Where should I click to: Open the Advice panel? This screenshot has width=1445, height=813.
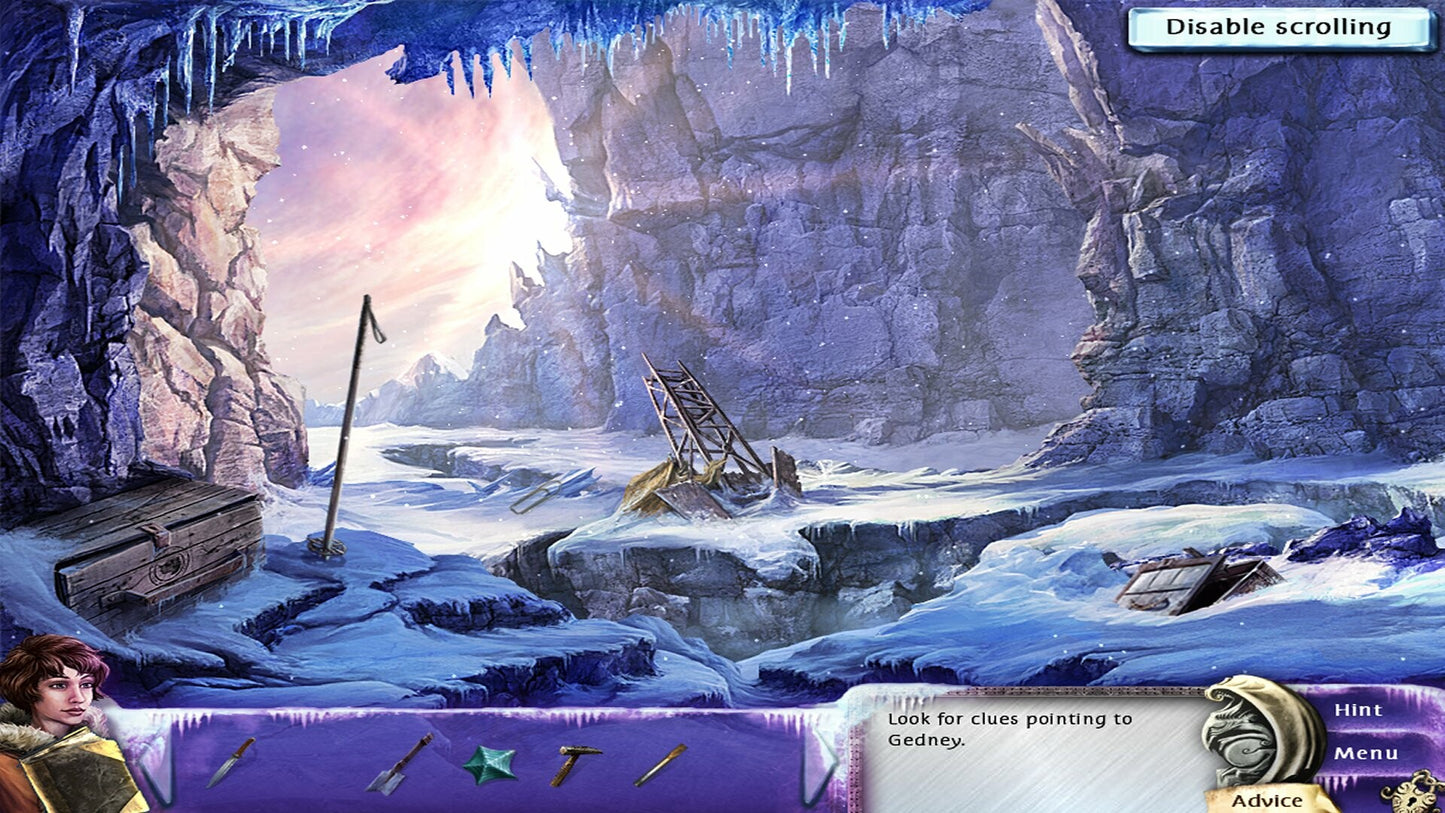pos(1267,800)
